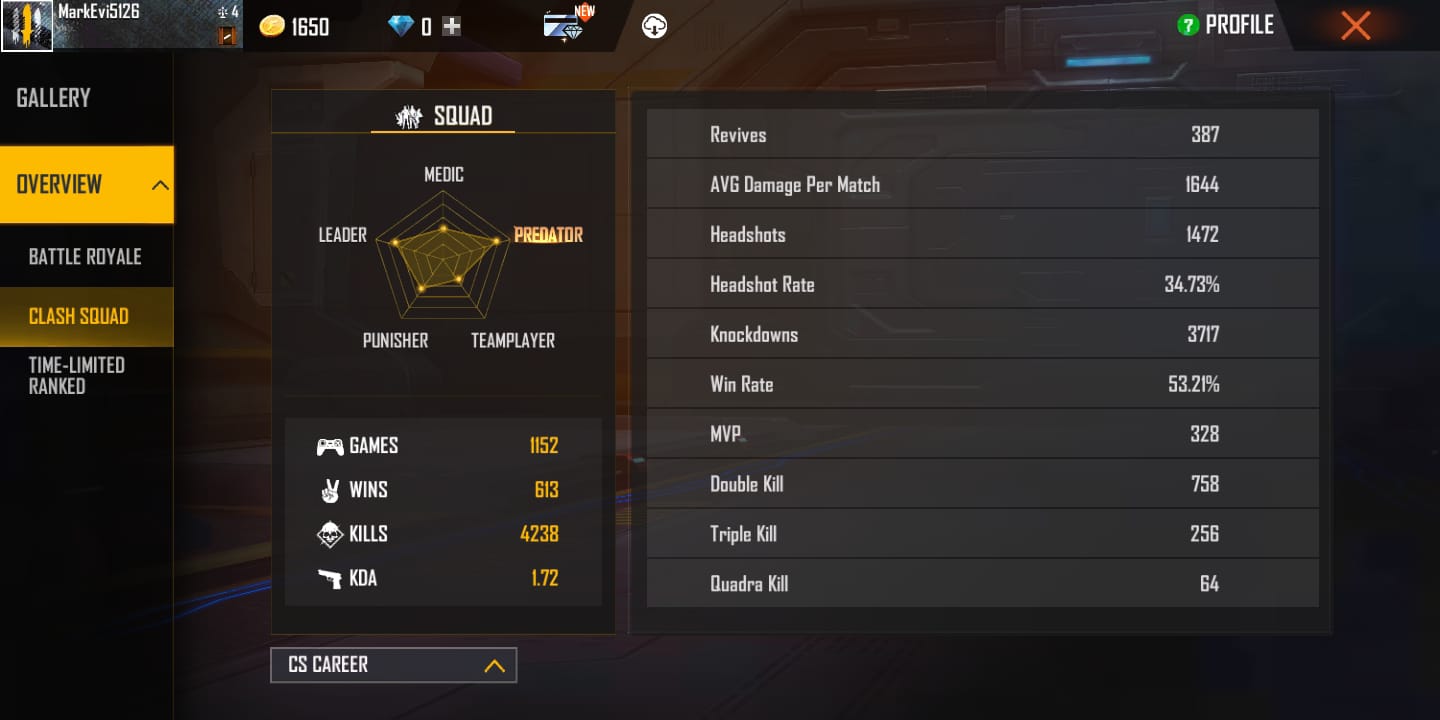Viewport: 1440px width, 720px height.
Task: Open the membership card icon marked NEW
Action: click(x=562, y=27)
